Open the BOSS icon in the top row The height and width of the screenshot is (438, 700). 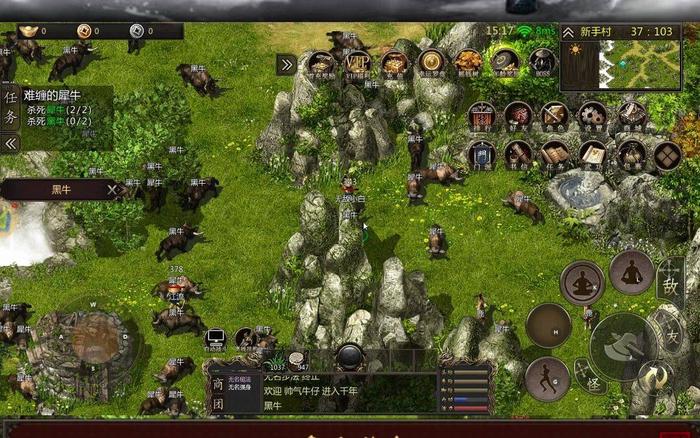(x=543, y=63)
